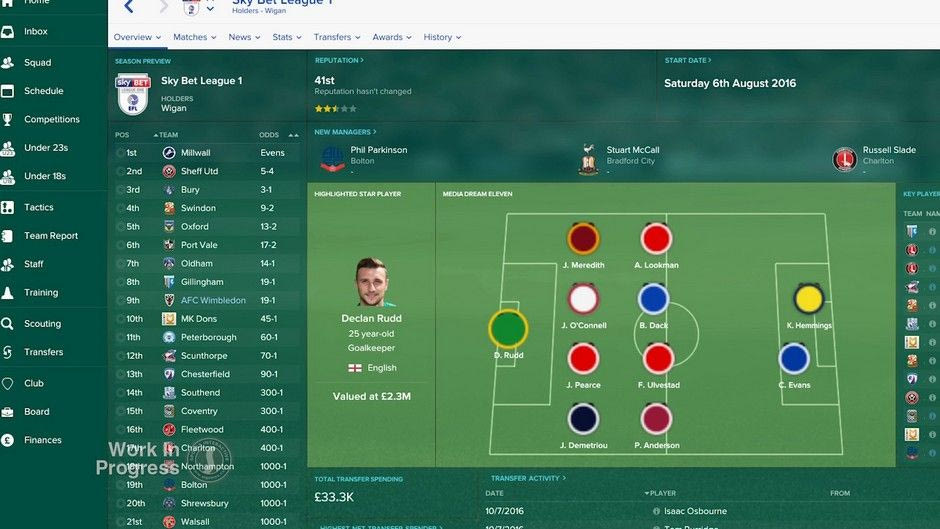
Task: Sort the table by Odds column
Action: pos(270,135)
